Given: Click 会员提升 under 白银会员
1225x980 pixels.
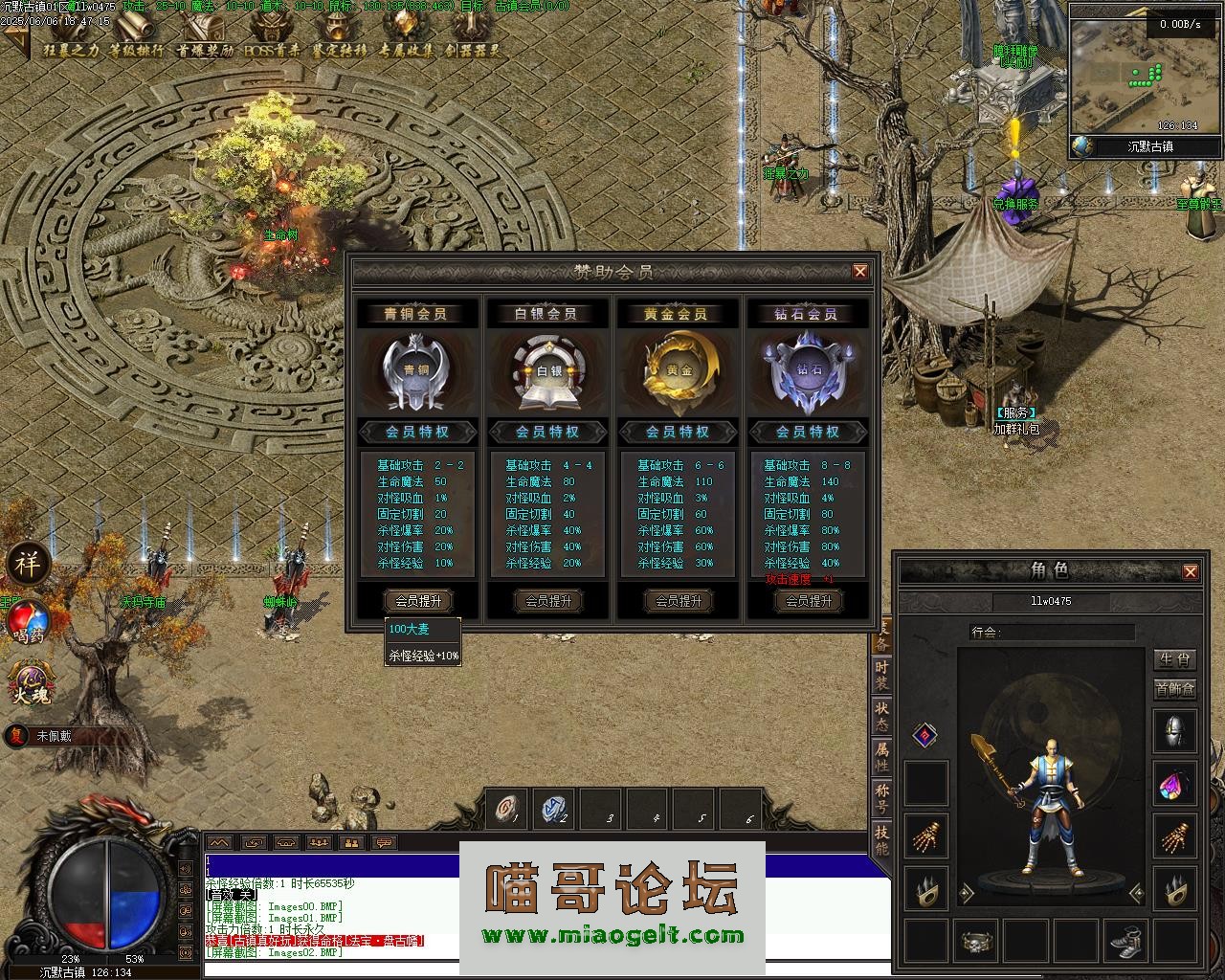Looking at the screenshot, I should 548,601.
